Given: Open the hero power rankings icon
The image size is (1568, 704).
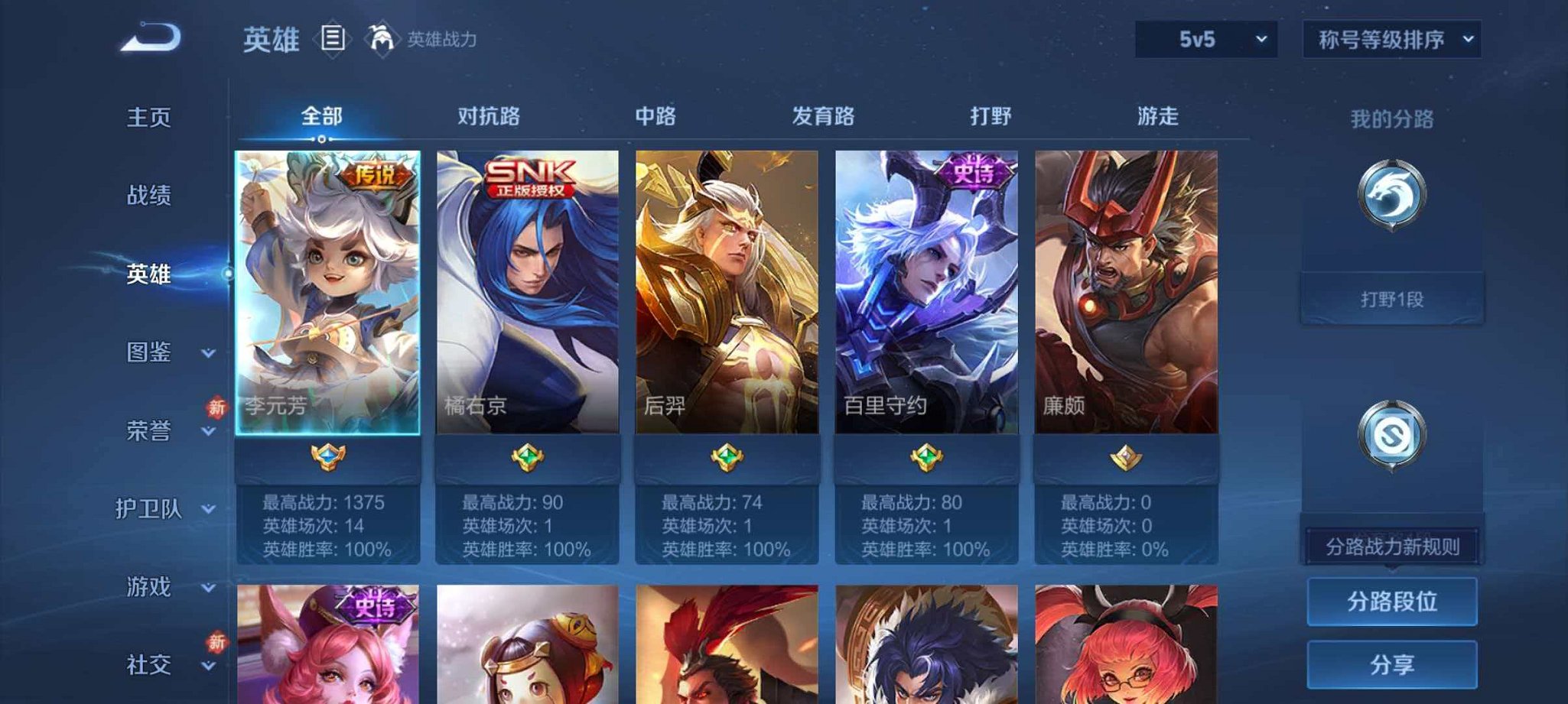Looking at the screenshot, I should [382, 37].
